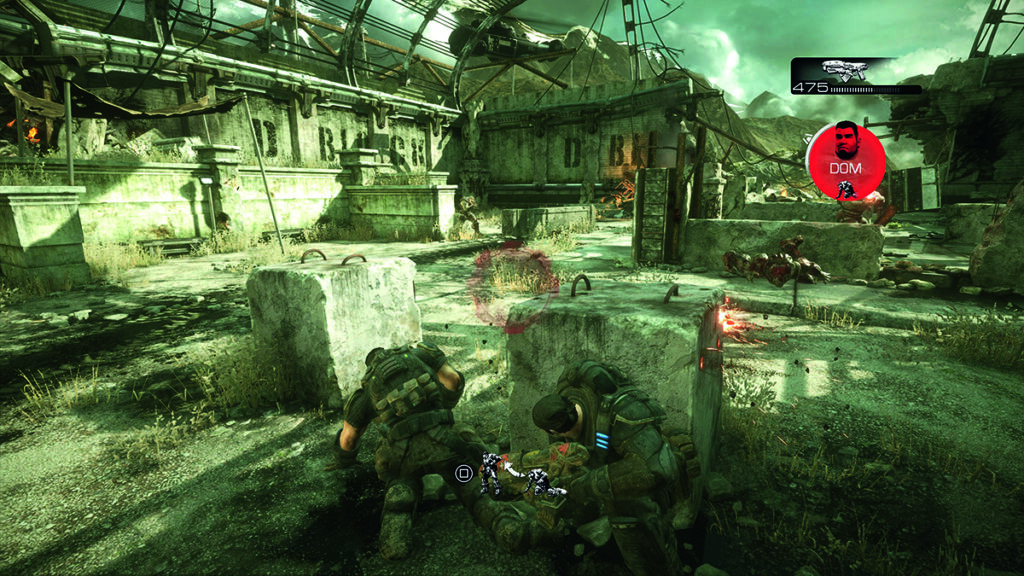This screenshot has height=576, width=1024.
Task: Select the Lancer rifle weapon icon
Action: tap(843, 70)
